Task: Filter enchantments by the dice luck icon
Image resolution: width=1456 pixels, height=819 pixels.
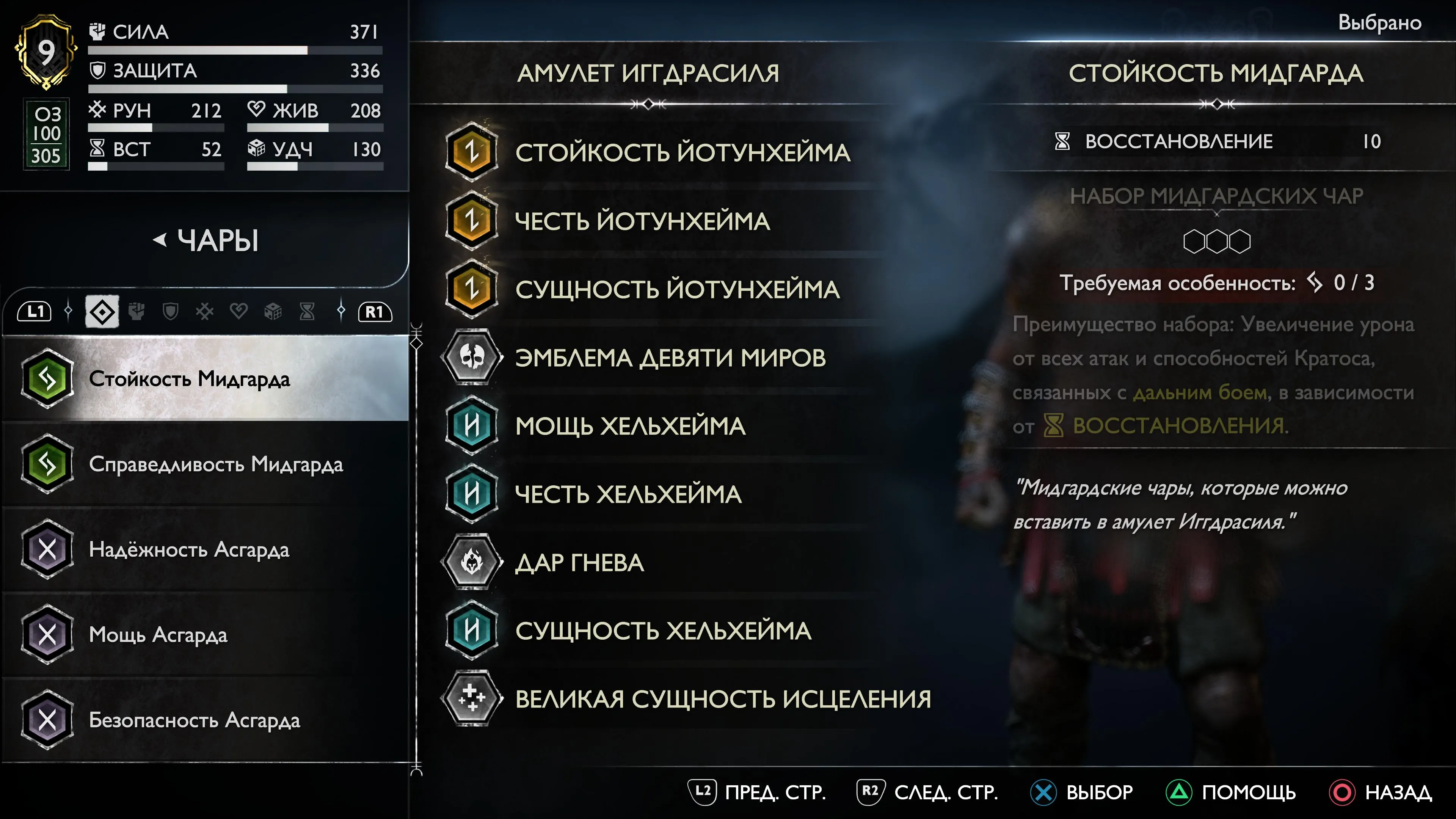Action: point(273,311)
